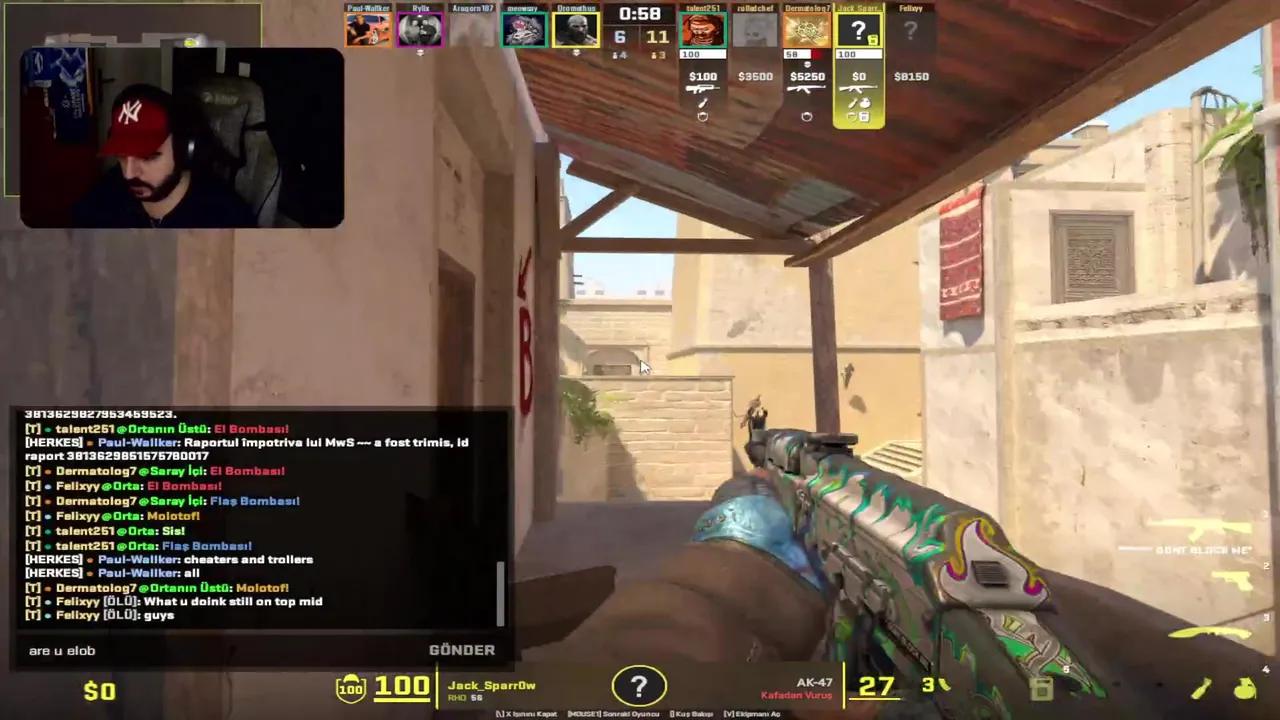This screenshot has height=720, width=1280.
Task: Select the molotov icon in slot 4
Action: [x=1201, y=688]
